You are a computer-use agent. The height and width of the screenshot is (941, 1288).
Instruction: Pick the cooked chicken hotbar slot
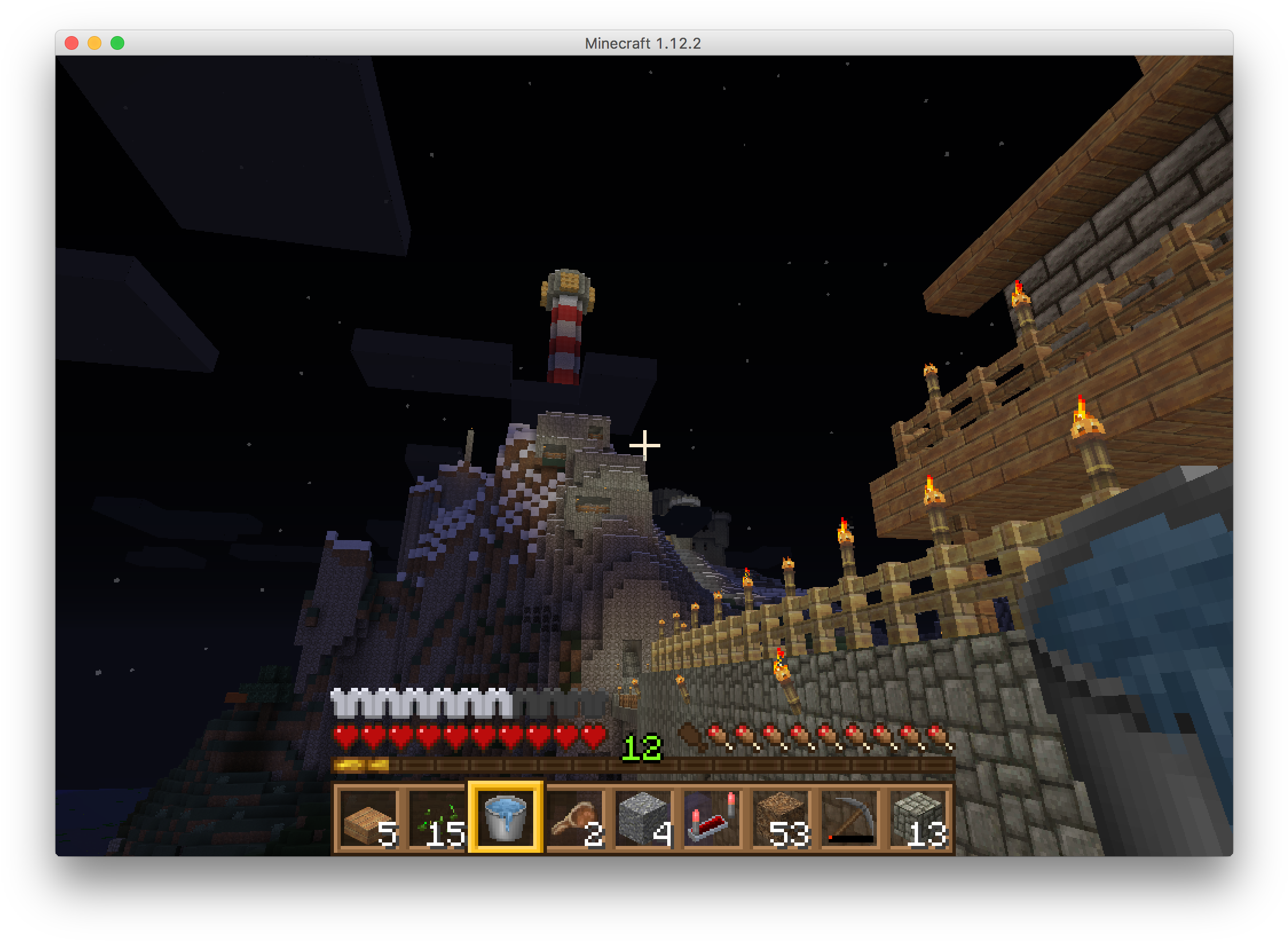574,818
